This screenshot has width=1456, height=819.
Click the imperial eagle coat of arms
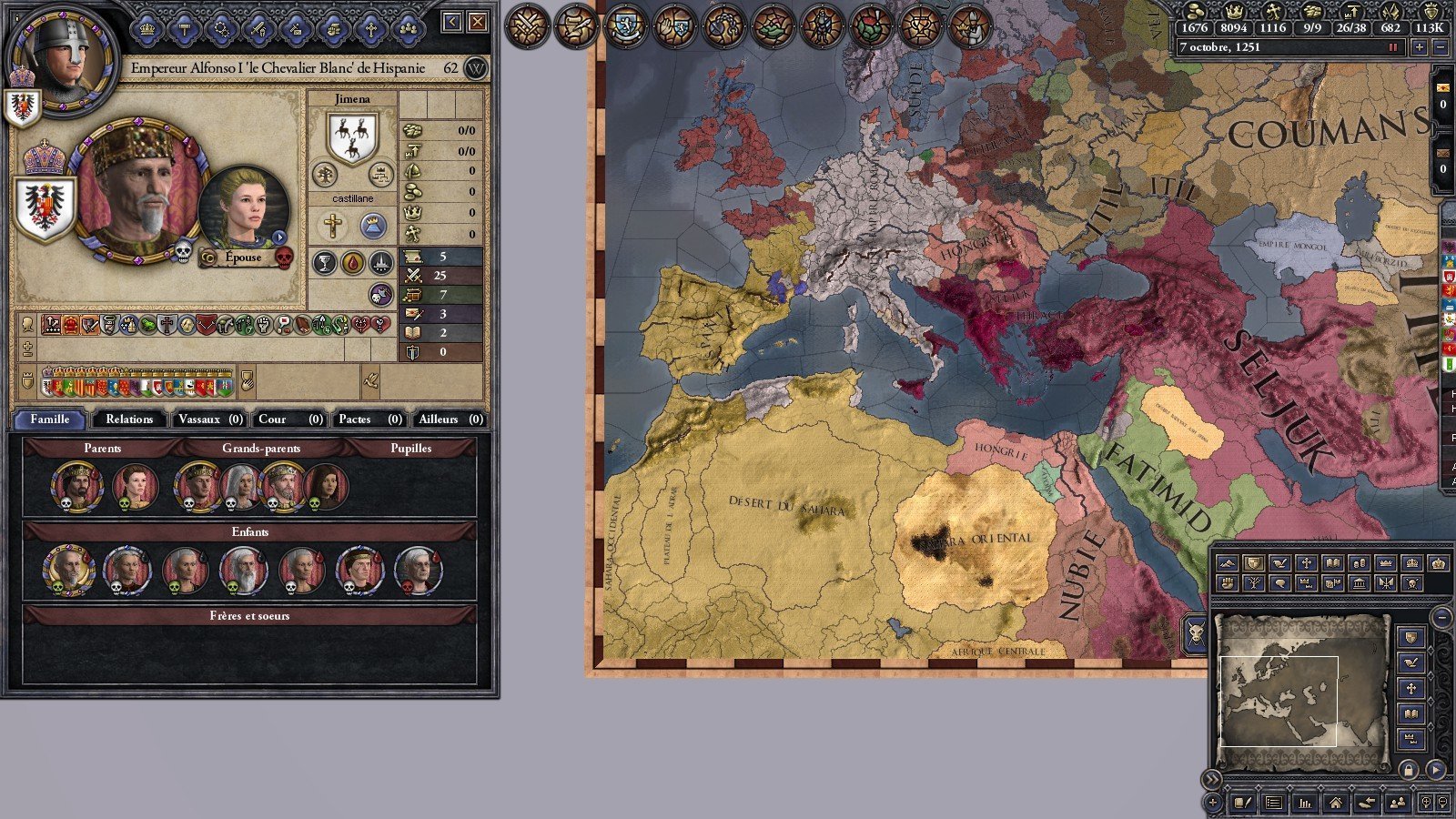[44, 207]
